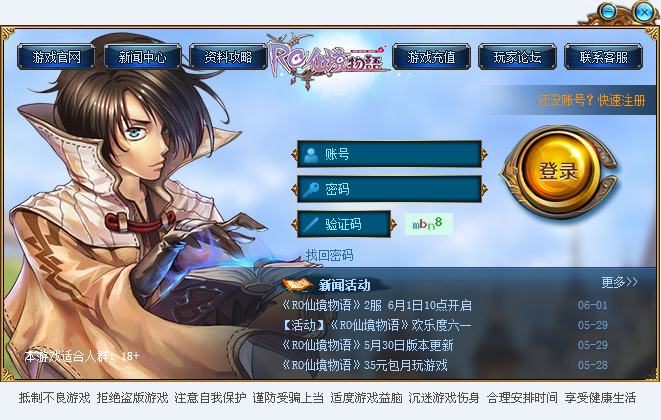View the 5月30日版本更新 news entry
The height and width of the screenshot is (420, 661).
[368, 345]
